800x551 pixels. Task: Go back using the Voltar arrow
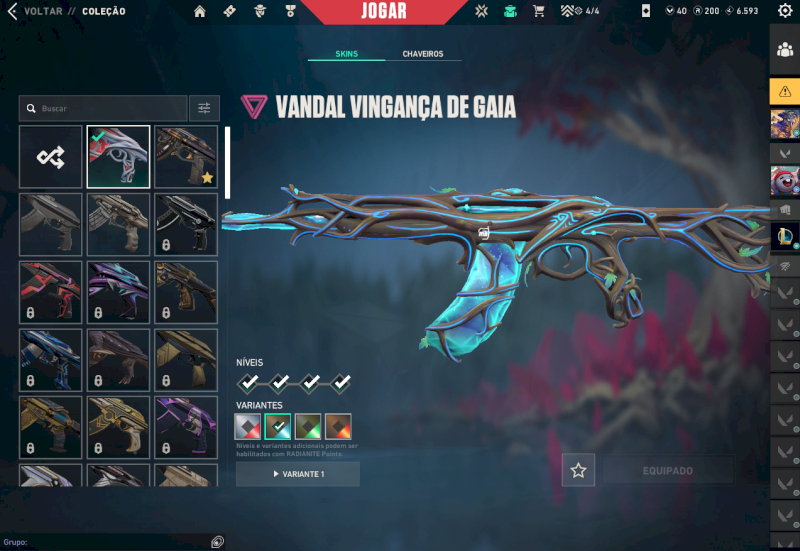click(x=13, y=11)
